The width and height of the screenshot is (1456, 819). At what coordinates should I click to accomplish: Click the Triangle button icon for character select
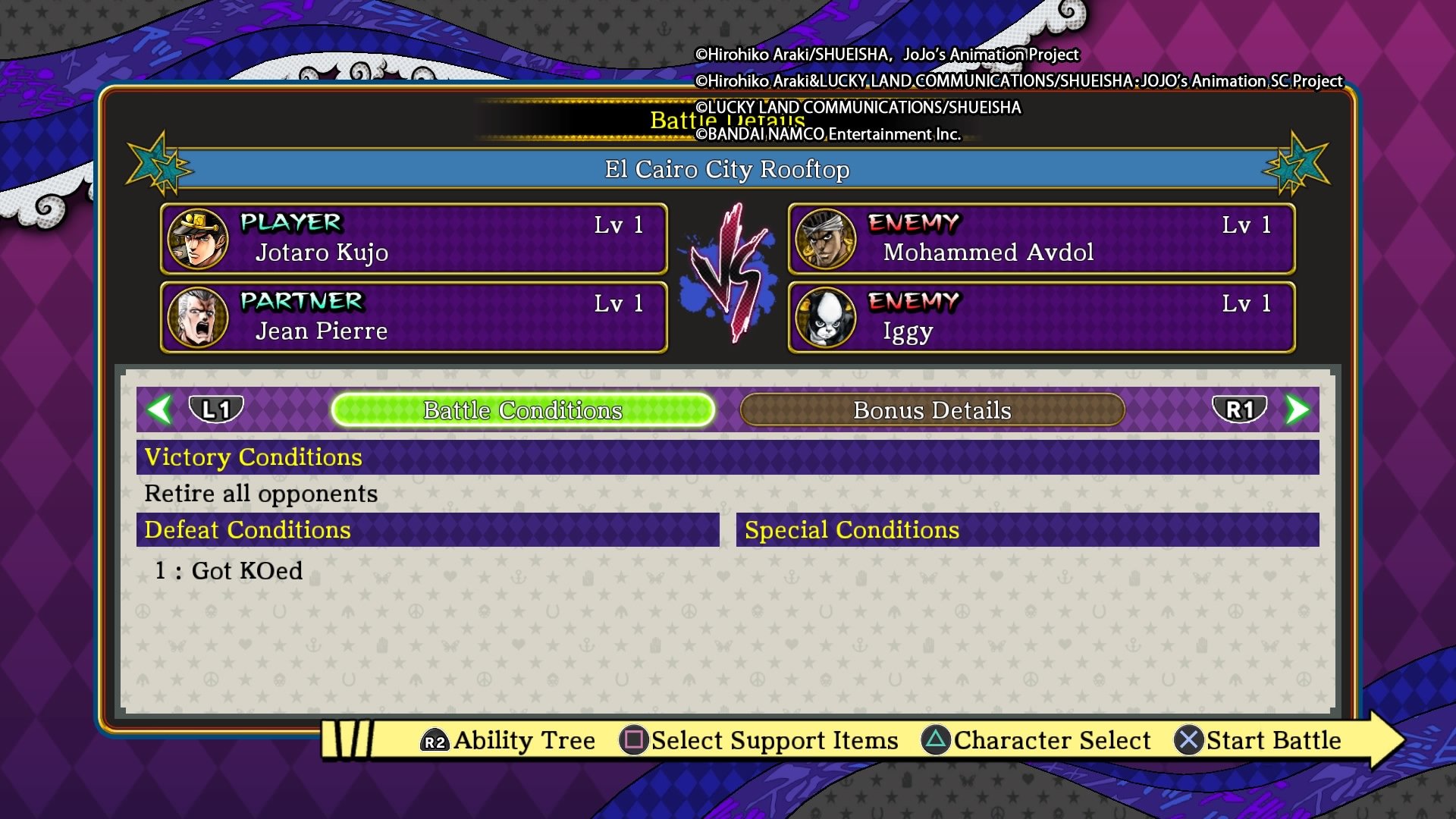[x=934, y=740]
